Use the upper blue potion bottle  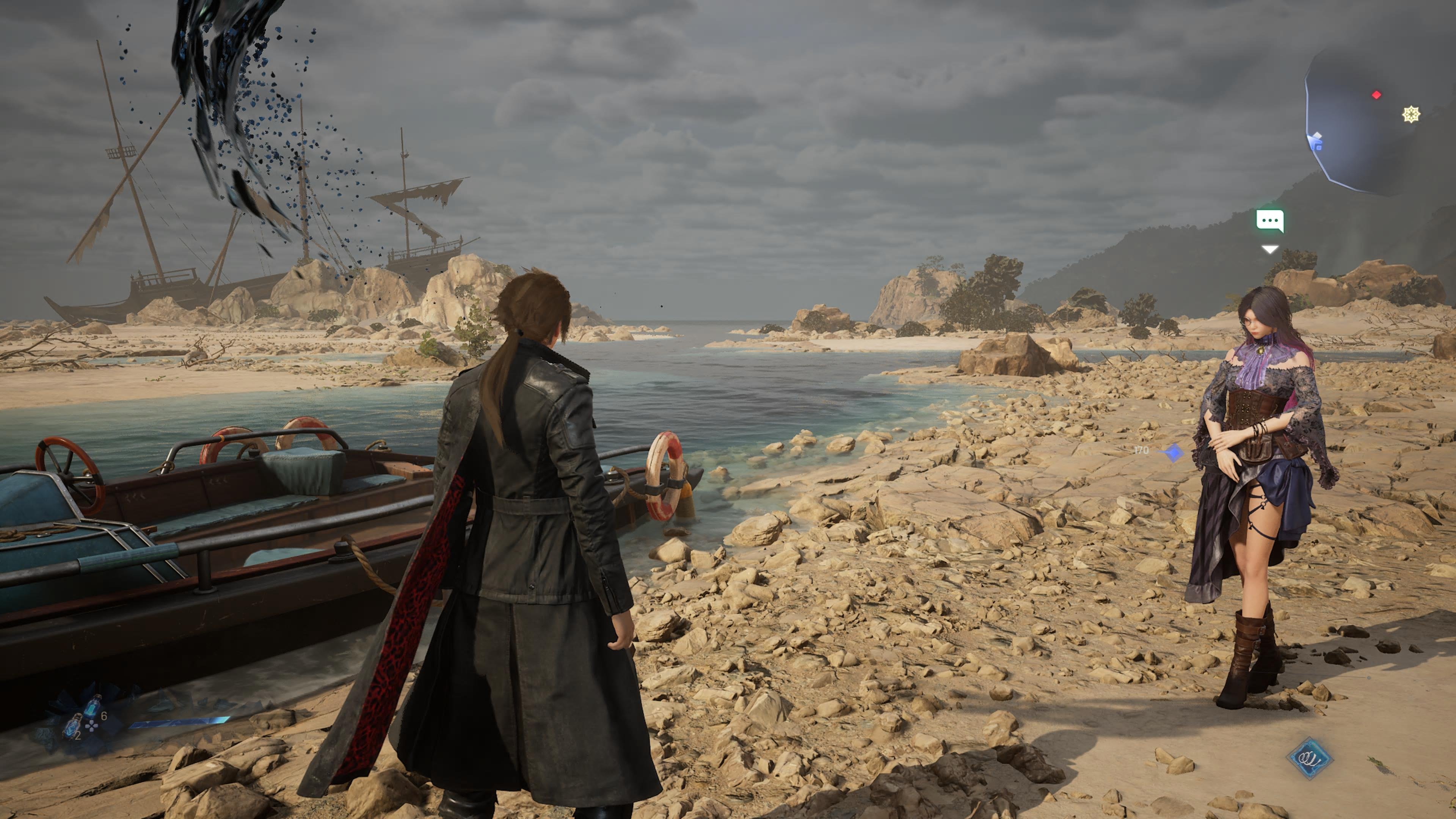coord(94,706)
